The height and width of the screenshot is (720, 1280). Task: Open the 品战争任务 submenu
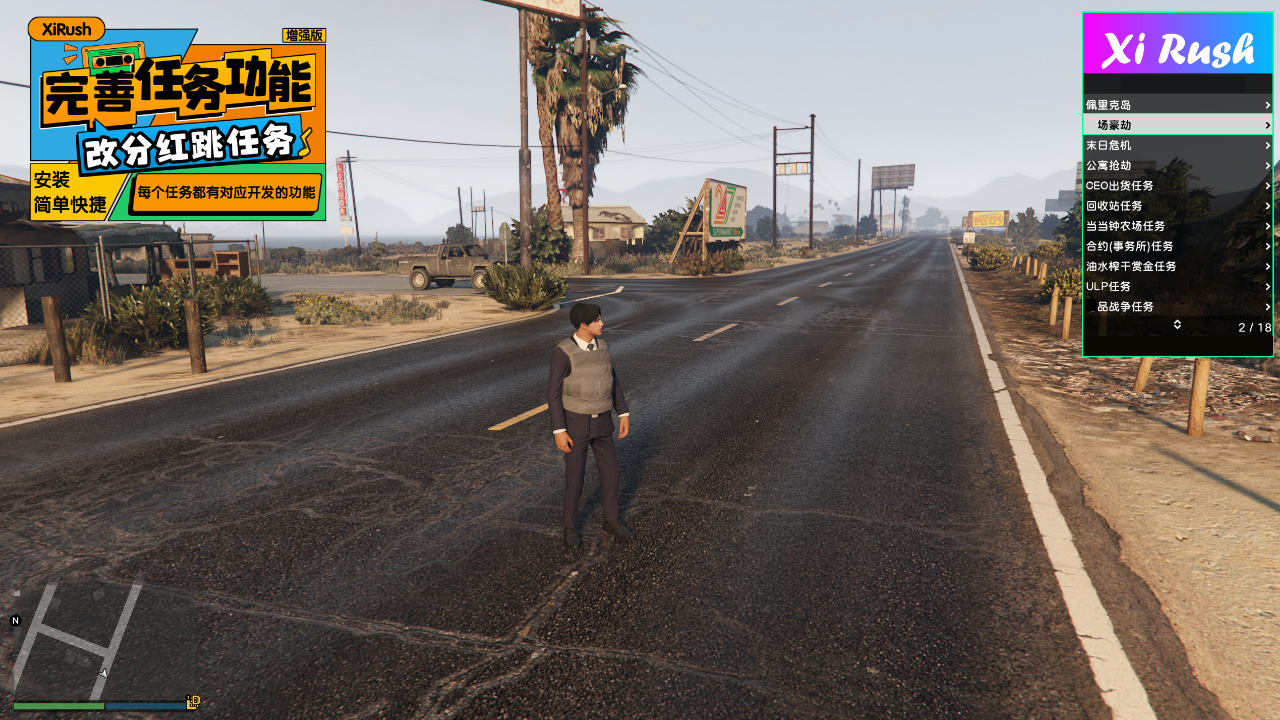pyautogui.click(x=1177, y=307)
